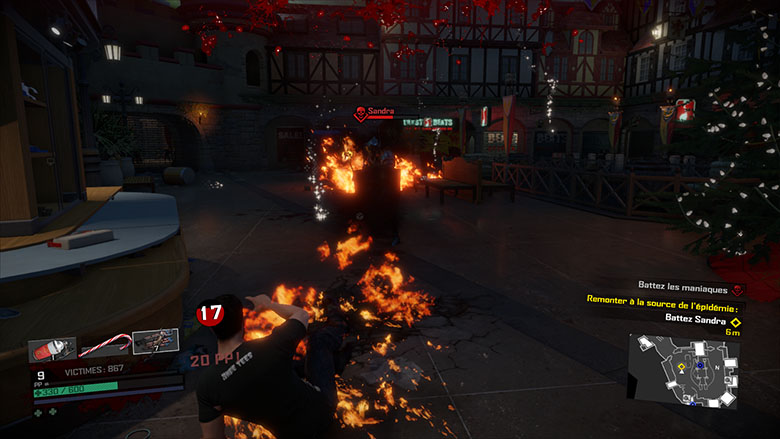Screen dimensions: 780x439
Task: Click the yellow objective marker on the minimap
Action: (682, 367)
